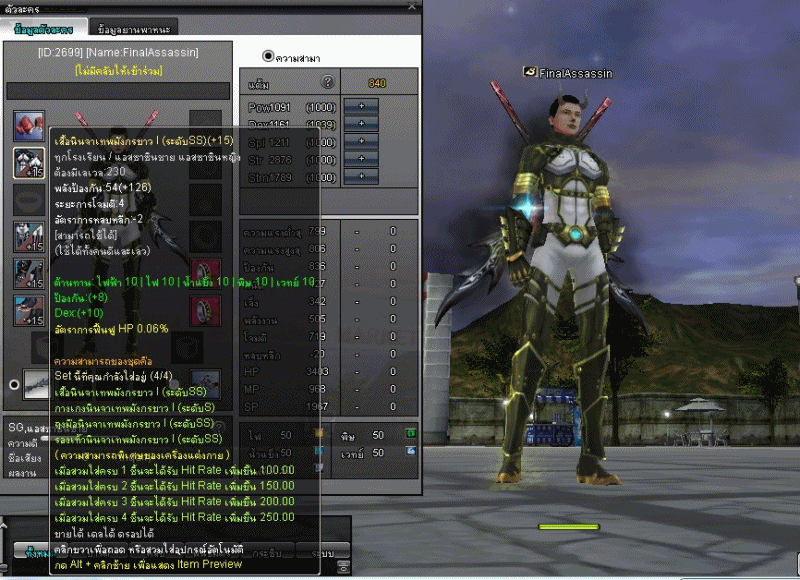
Task: Open the ข้อมูลยานพาหนะ vehicle info tab
Action: (134, 29)
